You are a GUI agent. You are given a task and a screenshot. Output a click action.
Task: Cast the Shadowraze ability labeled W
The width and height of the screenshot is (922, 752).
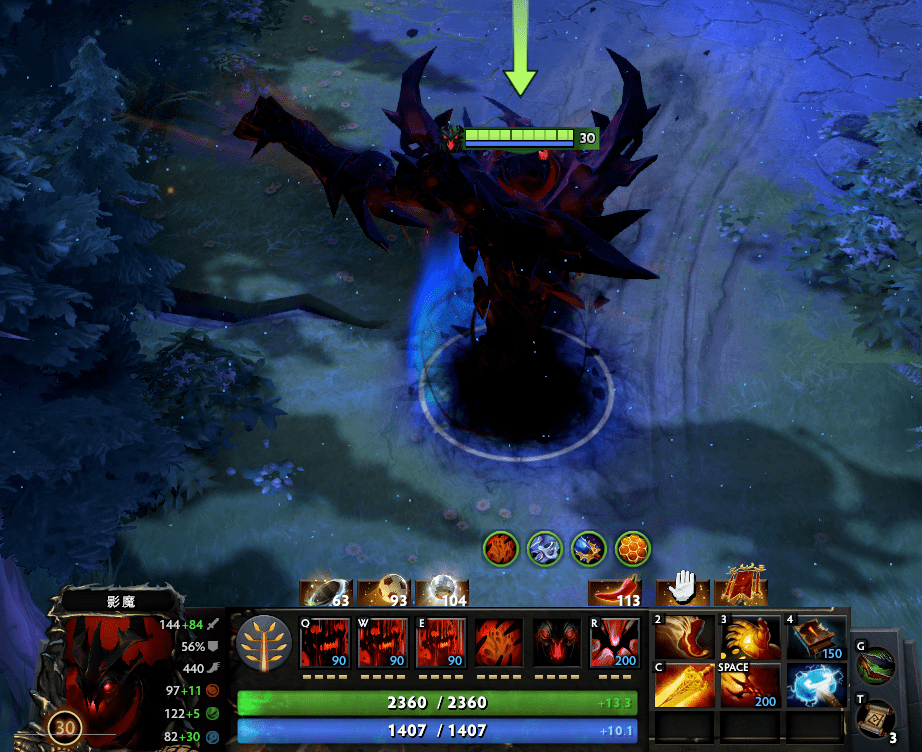[x=383, y=643]
